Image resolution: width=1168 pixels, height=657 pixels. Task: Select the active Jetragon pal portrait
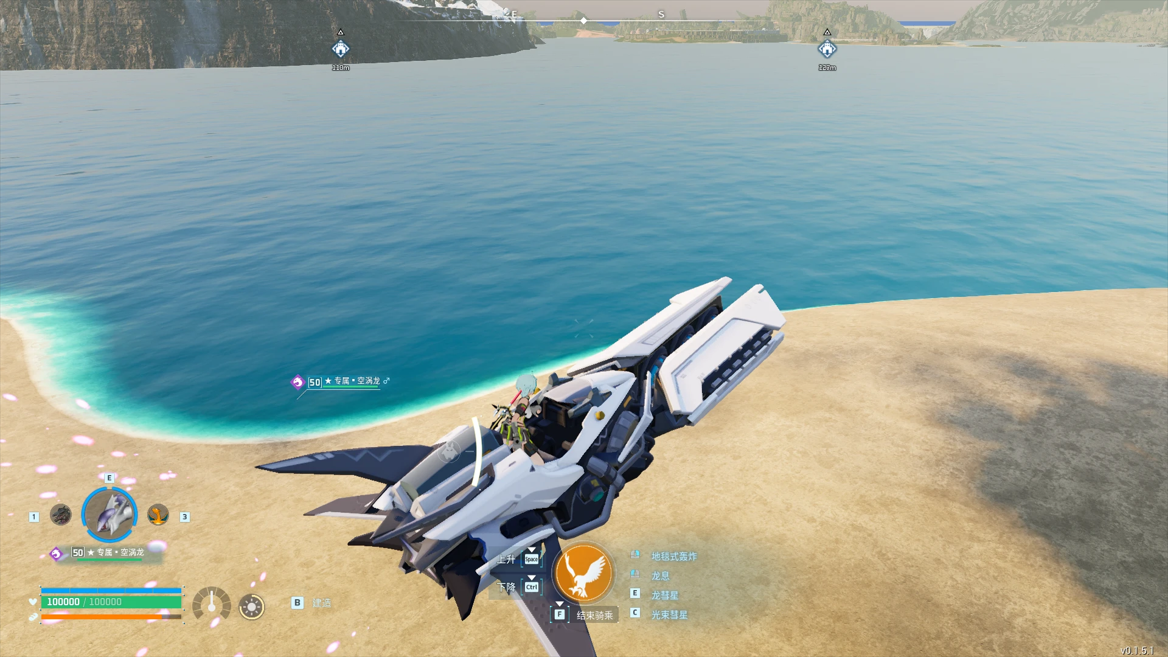(109, 515)
